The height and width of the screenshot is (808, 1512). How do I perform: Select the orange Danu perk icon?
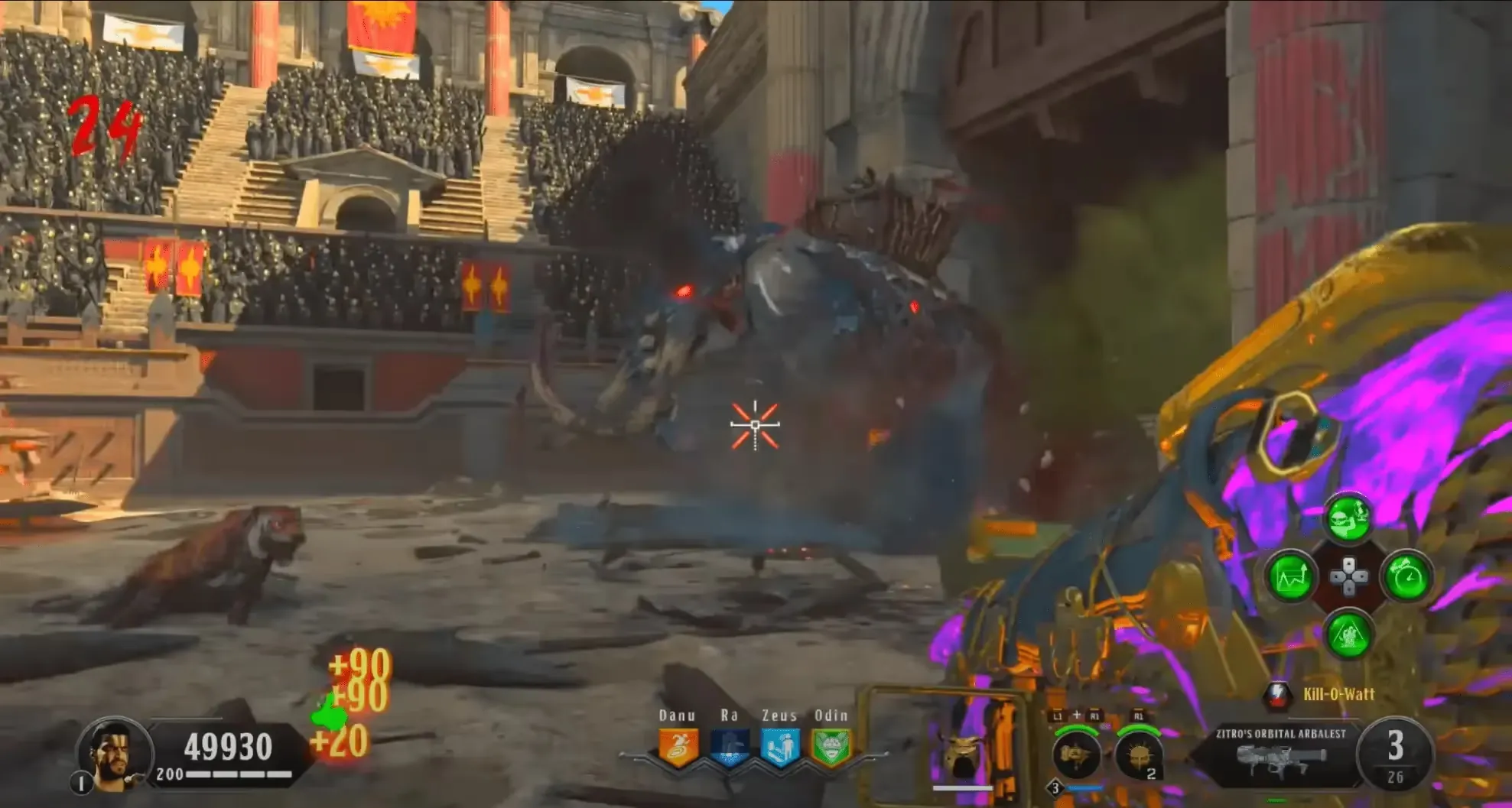click(678, 748)
